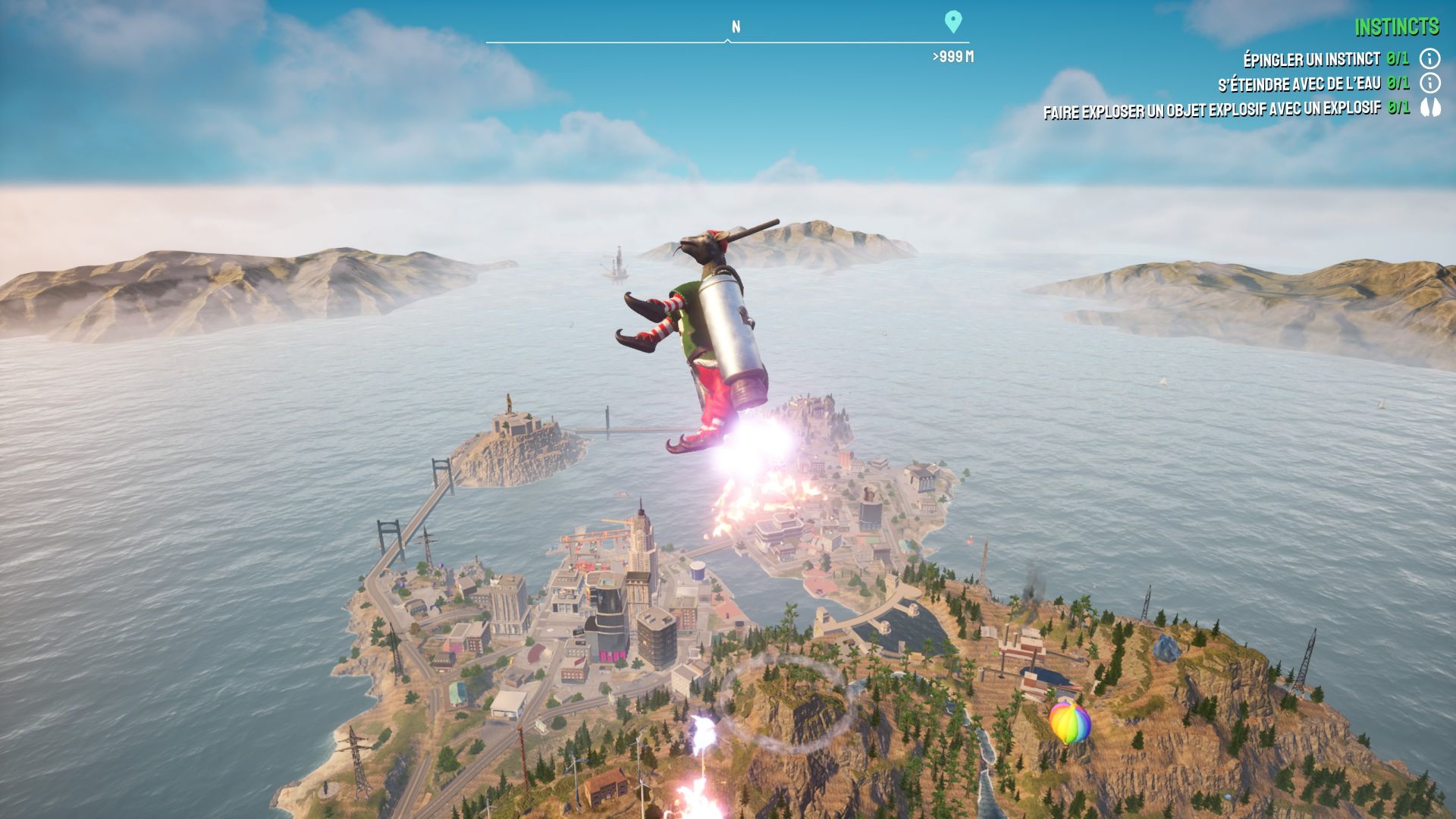Image resolution: width=1456 pixels, height=819 pixels.
Task: Select the 'S'éteindre avec de l'eau' objective
Action: click(x=1299, y=83)
